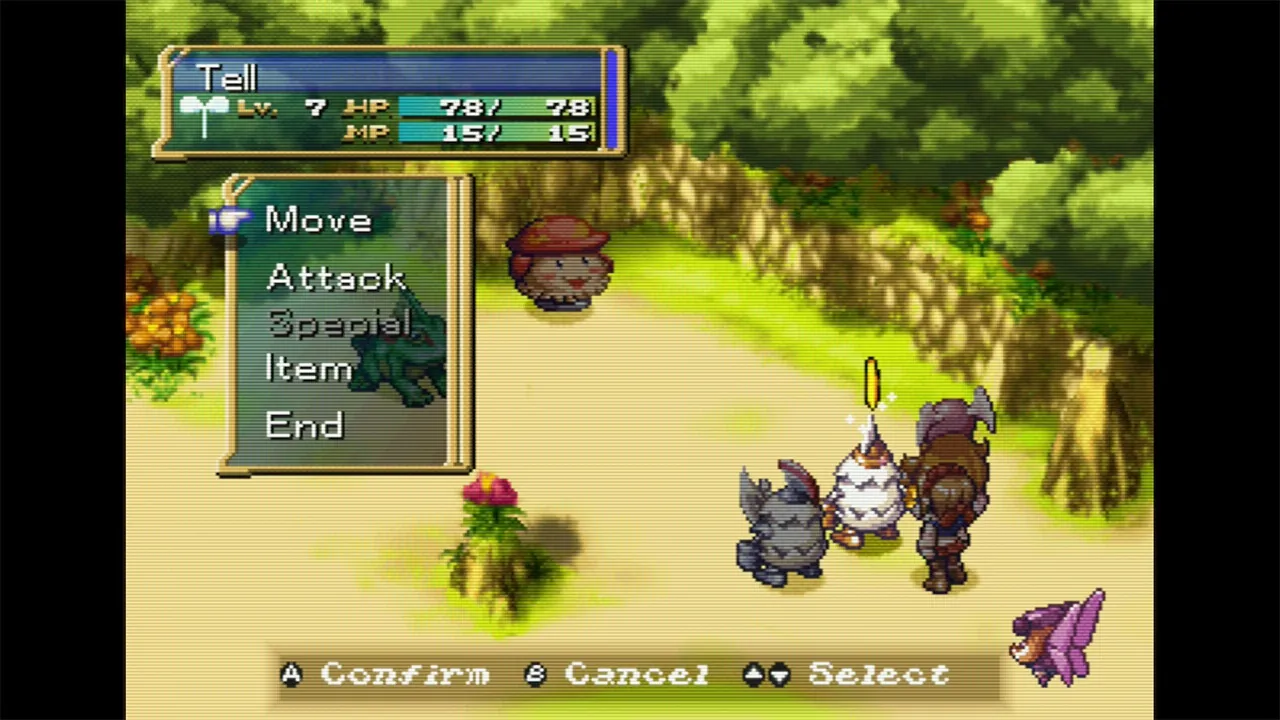Click the B Cancel button icon
1280x720 pixels.
click(536, 675)
